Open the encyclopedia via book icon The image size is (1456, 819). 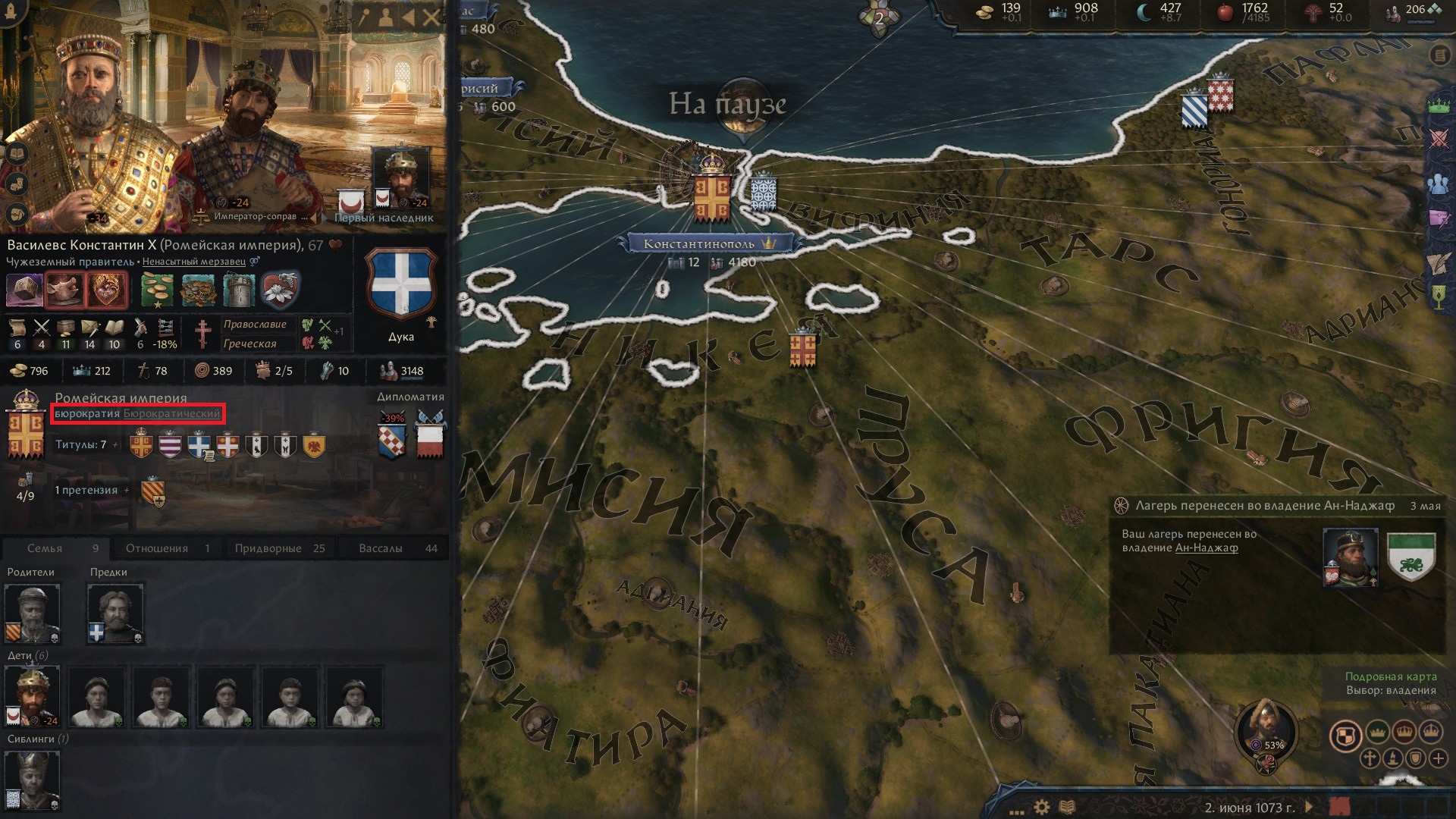coord(1068,805)
